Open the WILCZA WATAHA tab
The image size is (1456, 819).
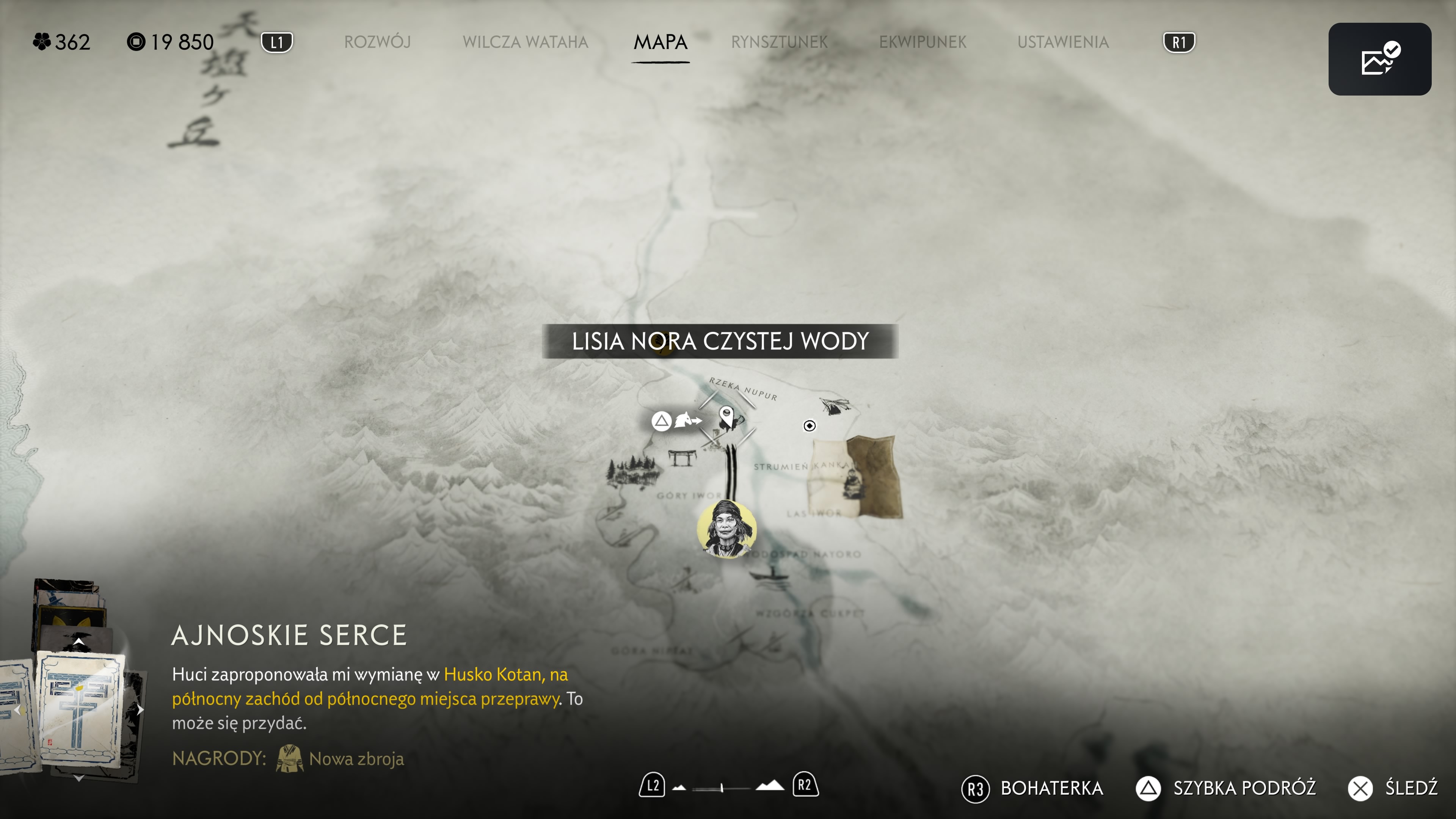click(525, 42)
